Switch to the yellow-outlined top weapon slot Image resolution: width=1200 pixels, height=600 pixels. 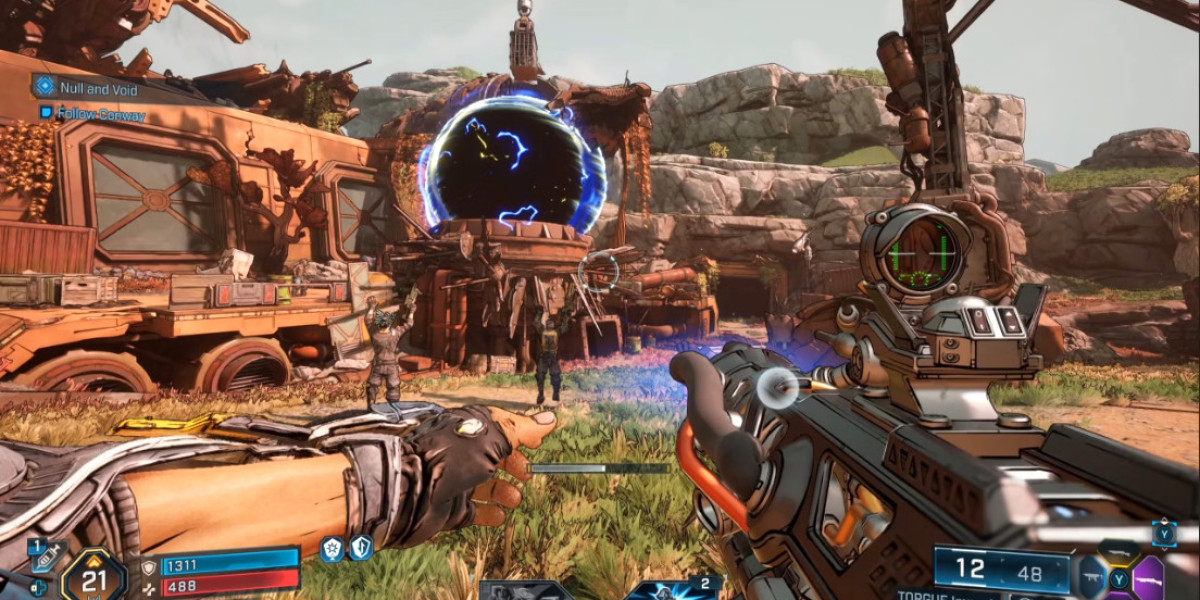[x=1118, y=551]
